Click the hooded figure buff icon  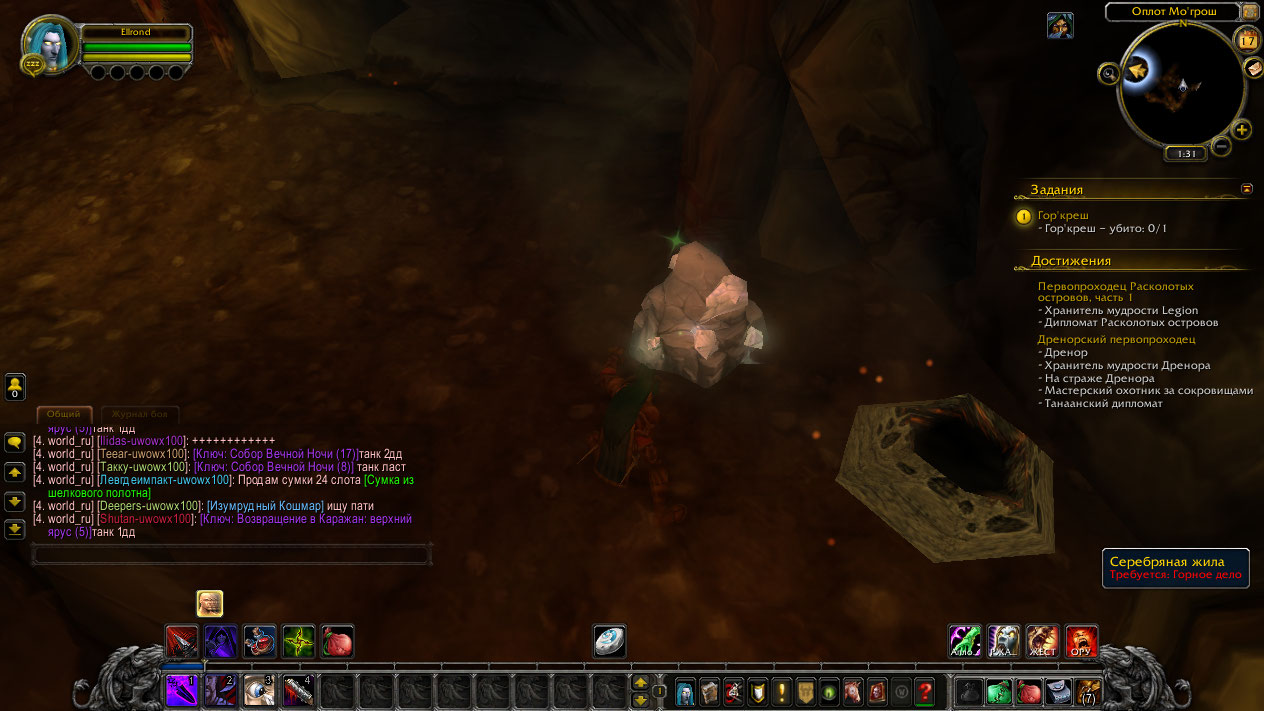pos(1060,26)
